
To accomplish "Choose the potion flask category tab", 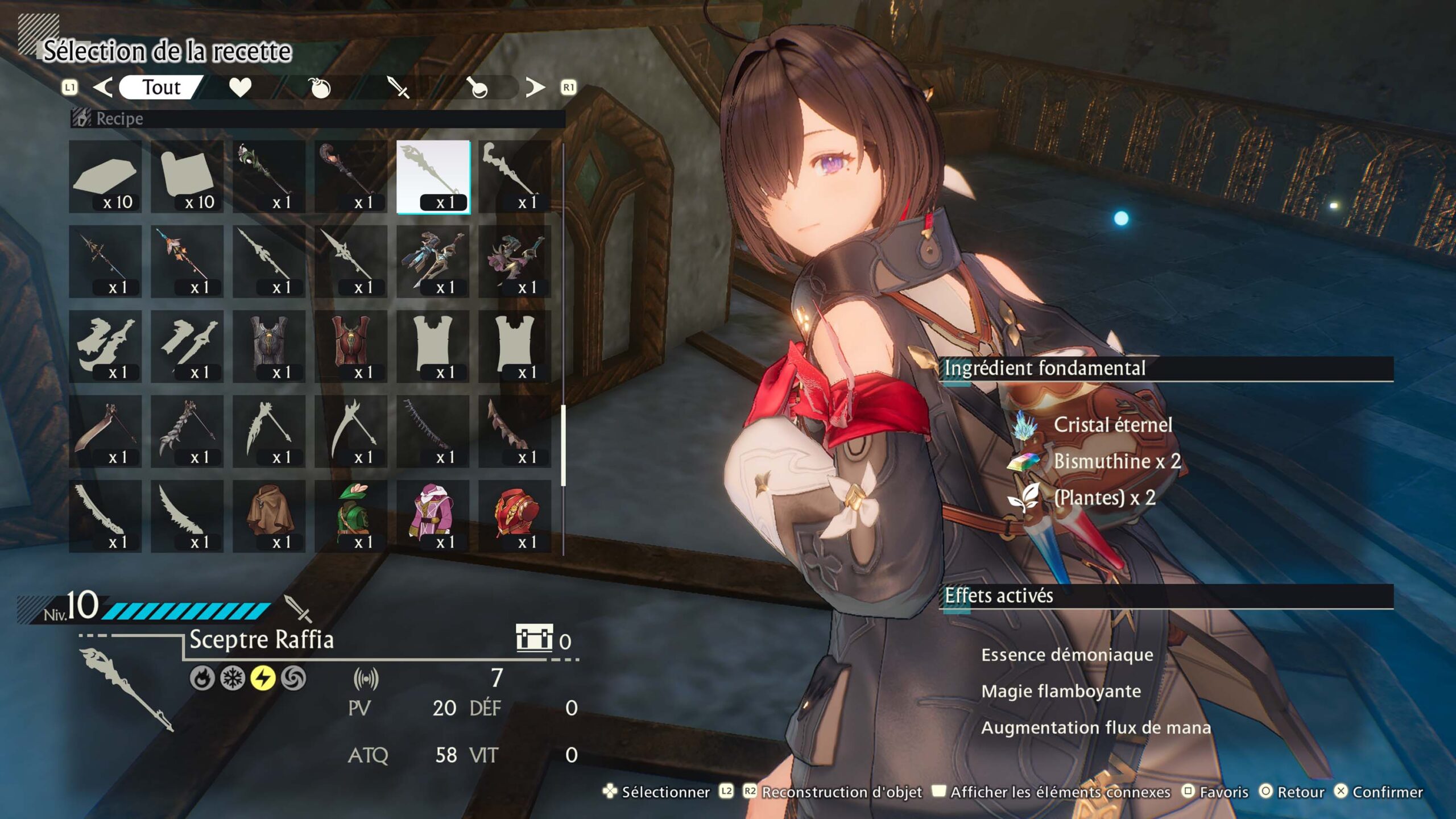I will pyautogui.click(x=478, y=88).
